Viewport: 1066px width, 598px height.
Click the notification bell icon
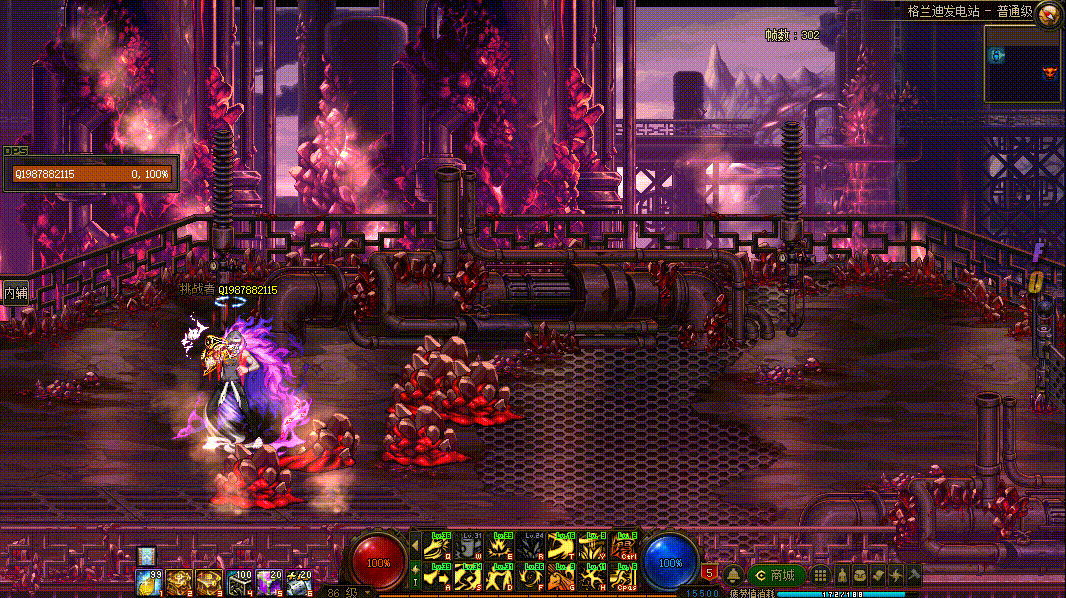733,575
